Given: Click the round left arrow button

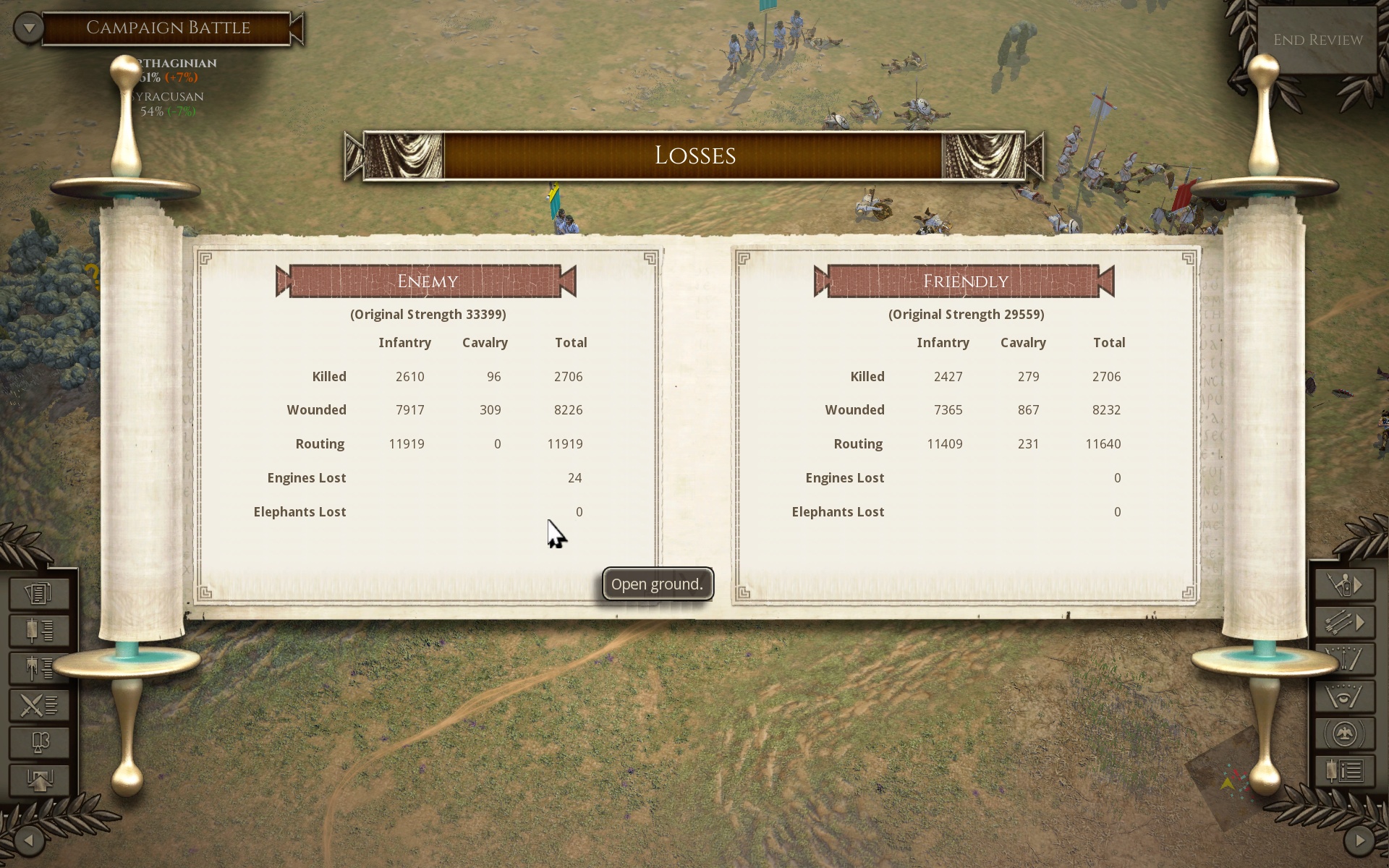Looking at the screenshot, I should click(x=29, y=840).
